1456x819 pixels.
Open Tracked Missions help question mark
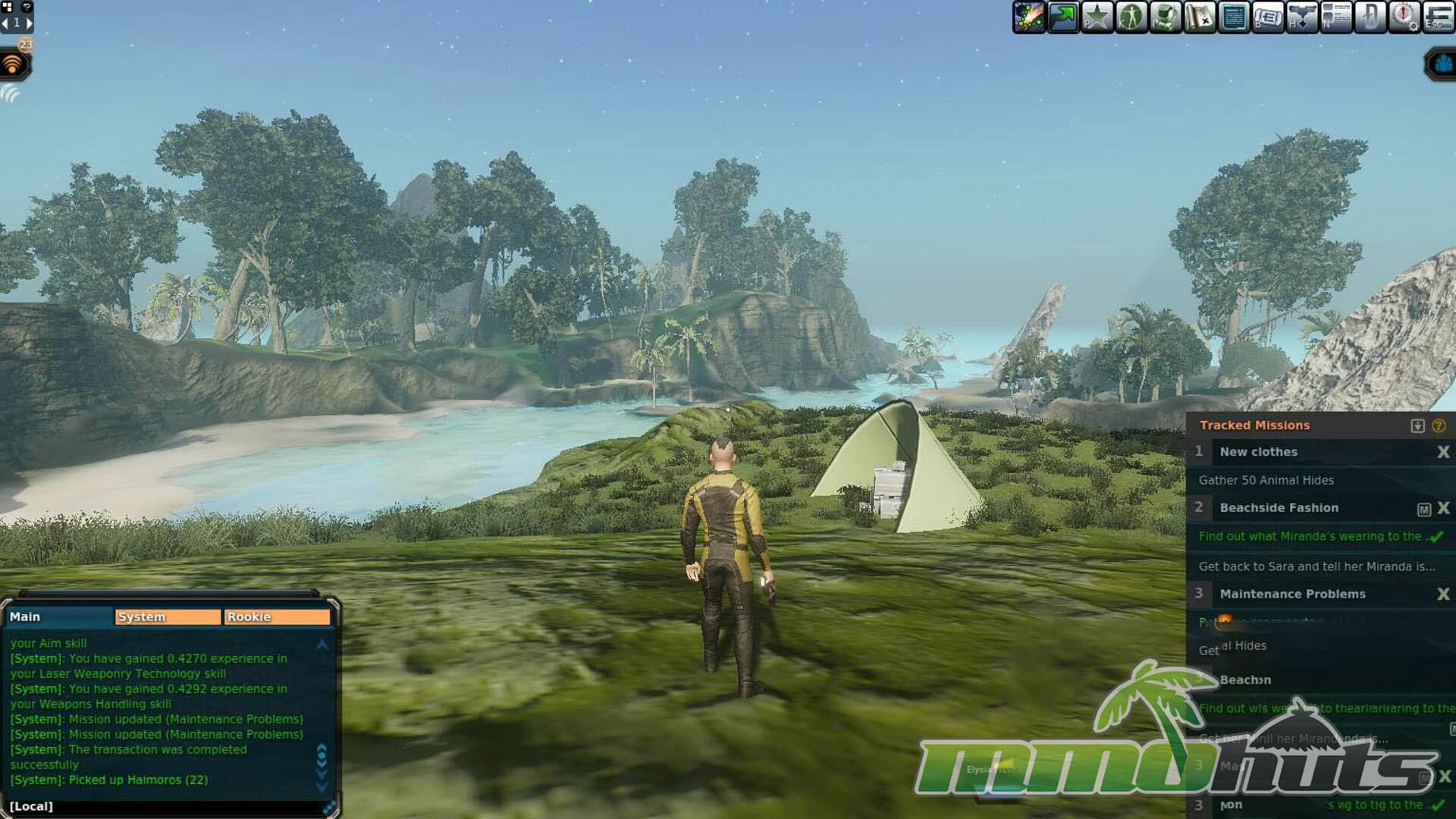[1439, 425]
